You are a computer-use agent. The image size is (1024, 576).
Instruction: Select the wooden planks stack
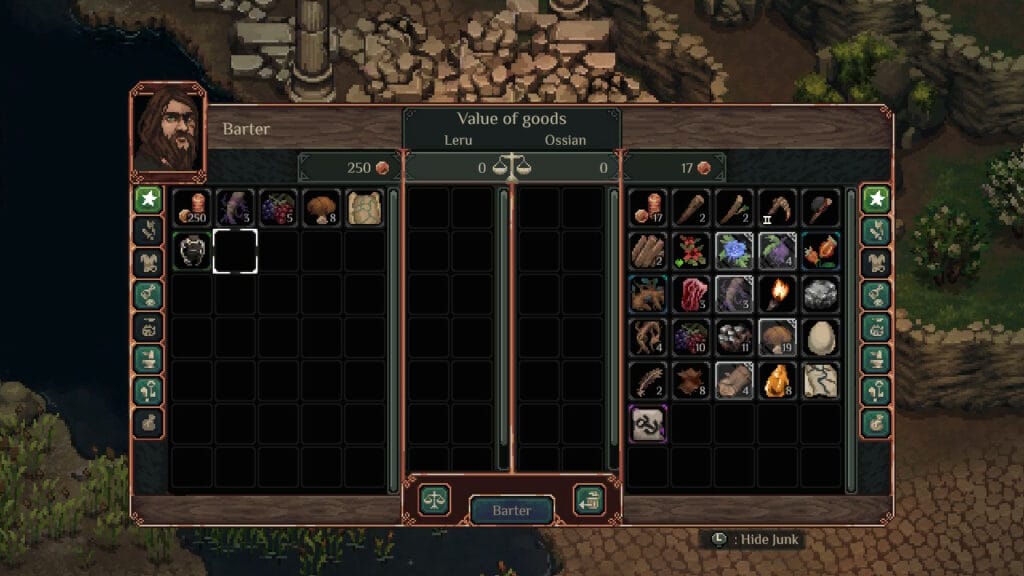pyautogui.click(x=647, y=251)
